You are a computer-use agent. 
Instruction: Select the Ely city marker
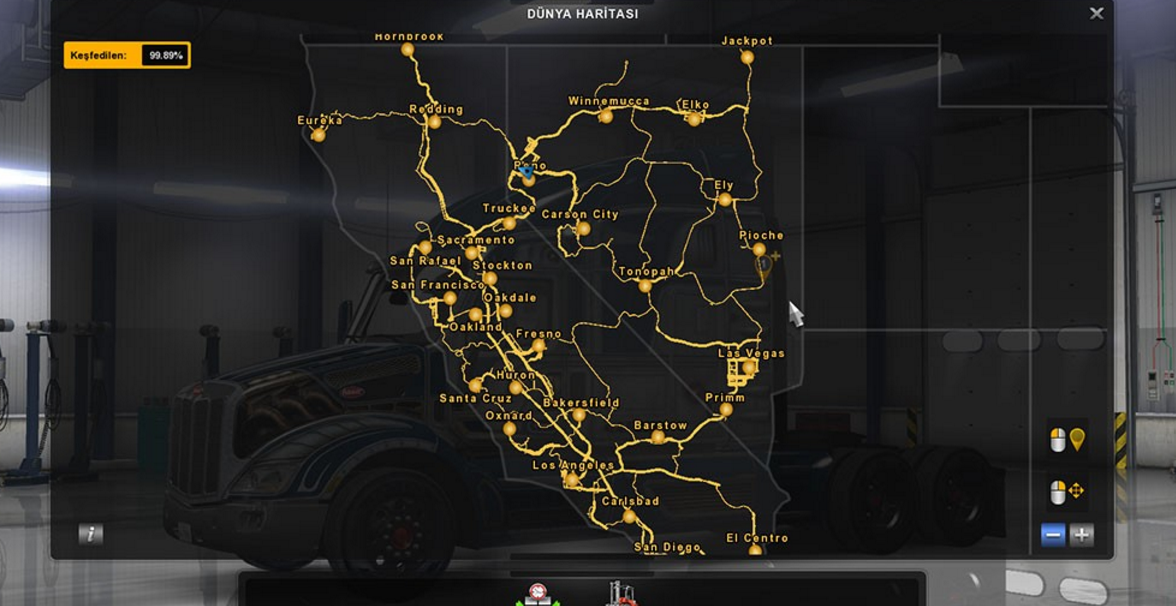tap(725, 200)
